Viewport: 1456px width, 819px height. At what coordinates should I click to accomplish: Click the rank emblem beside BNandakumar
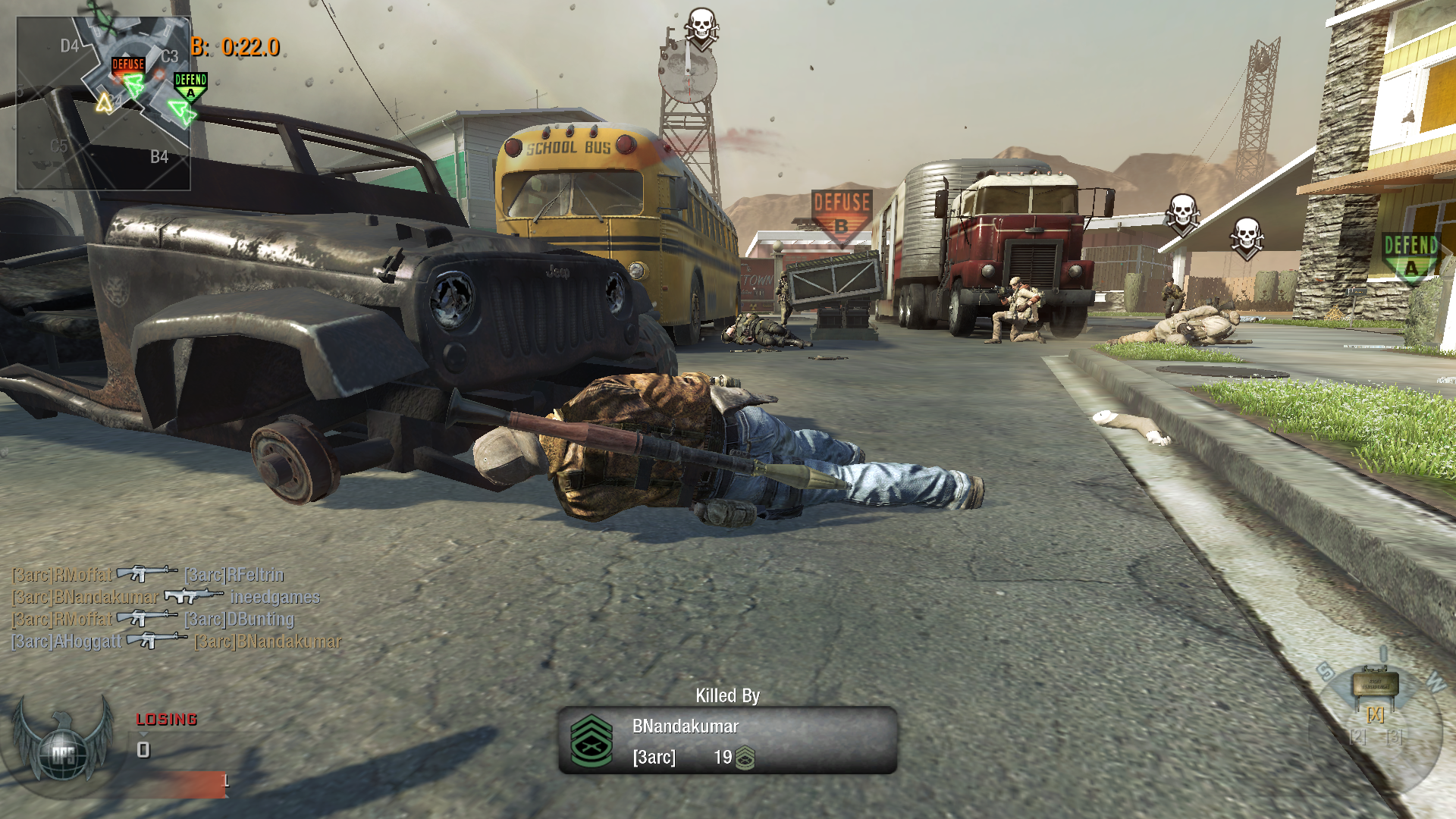[x=591, y=741]
